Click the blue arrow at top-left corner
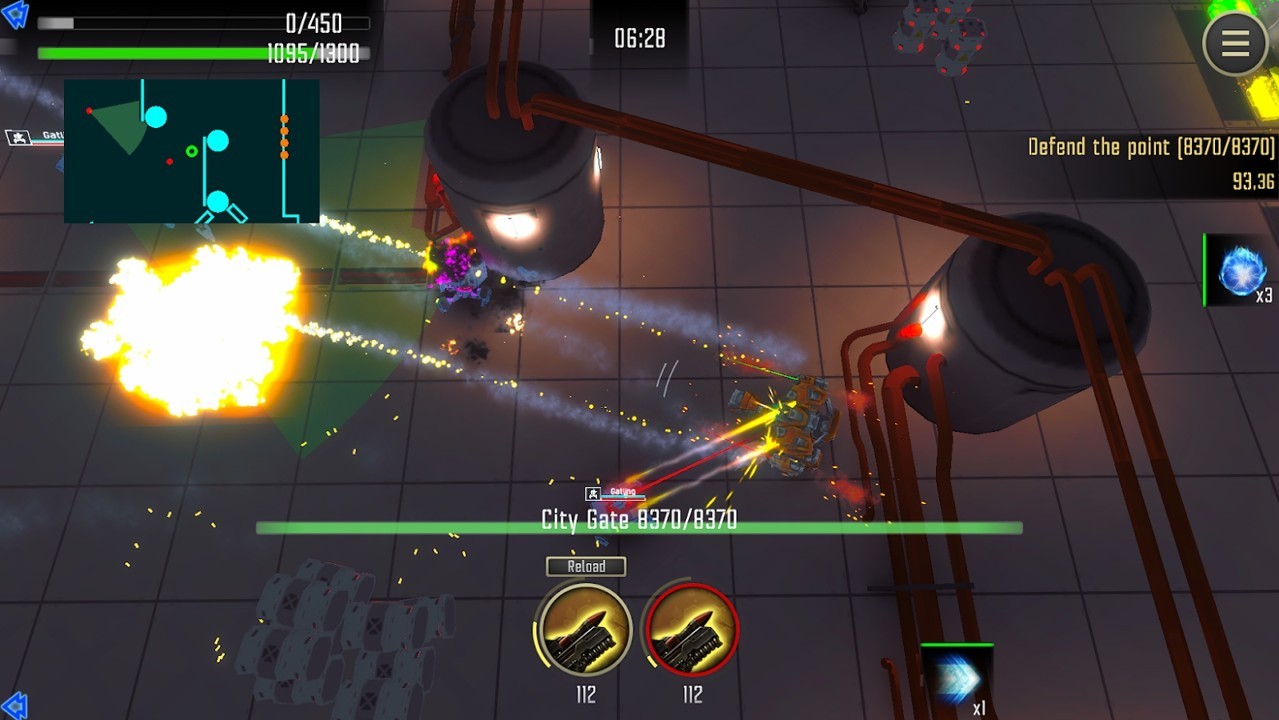The height and width of the screenshot is (720, 1279). pyautogui.click(x=15, y=14)
